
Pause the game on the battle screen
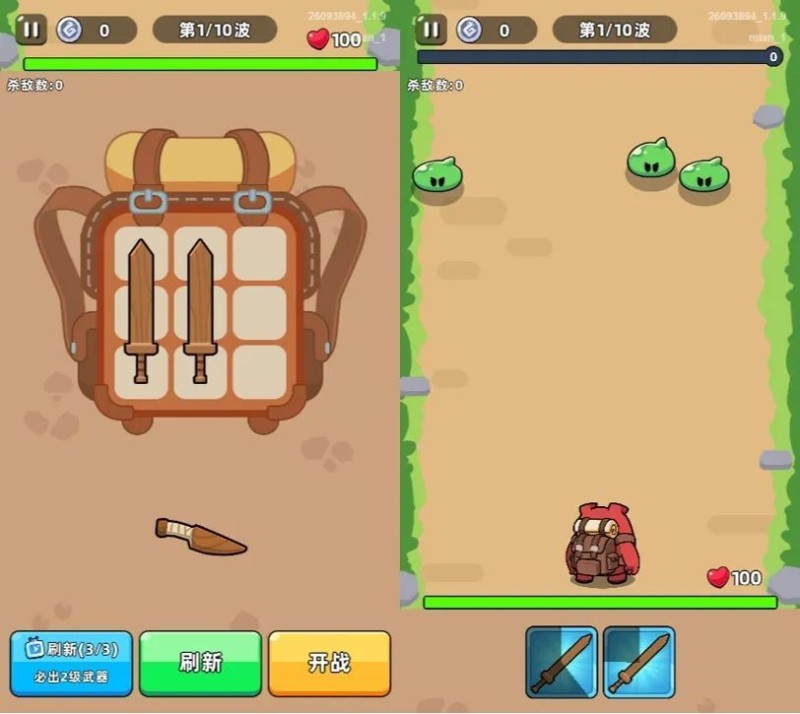pos(431,30)
